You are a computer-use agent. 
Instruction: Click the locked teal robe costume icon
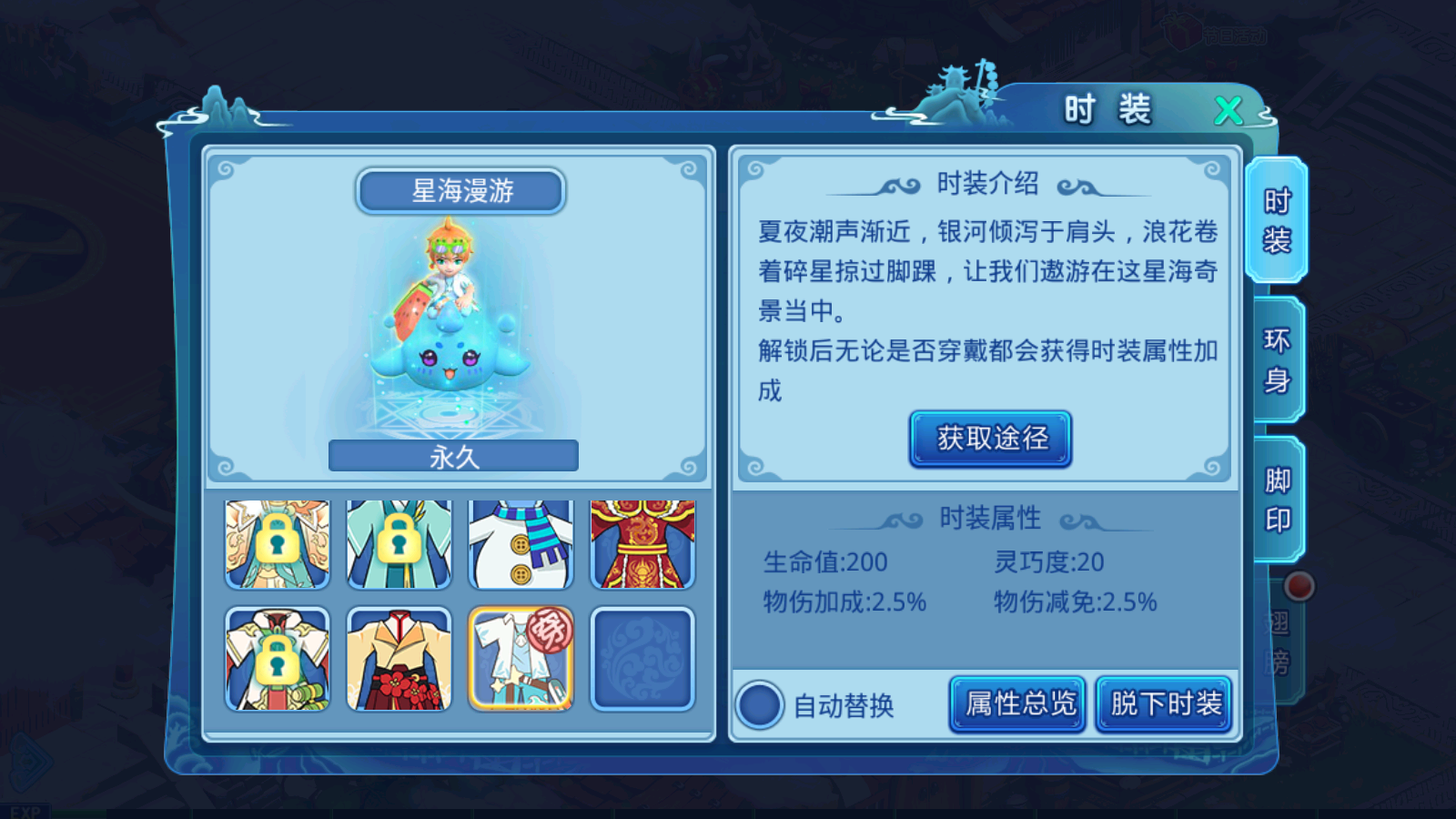tap(399, 543)
